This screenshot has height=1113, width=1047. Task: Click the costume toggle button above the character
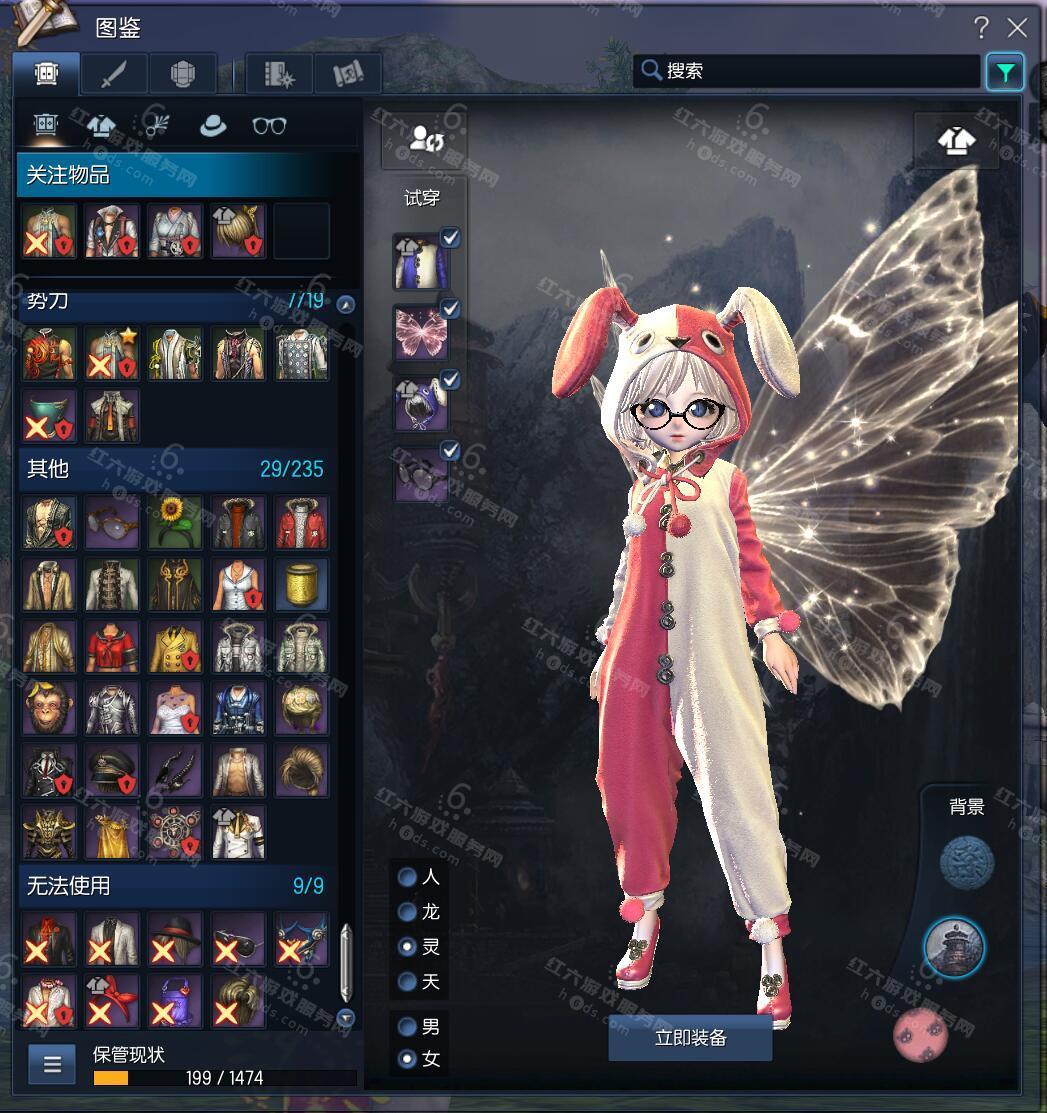click(x=956, y=141)
